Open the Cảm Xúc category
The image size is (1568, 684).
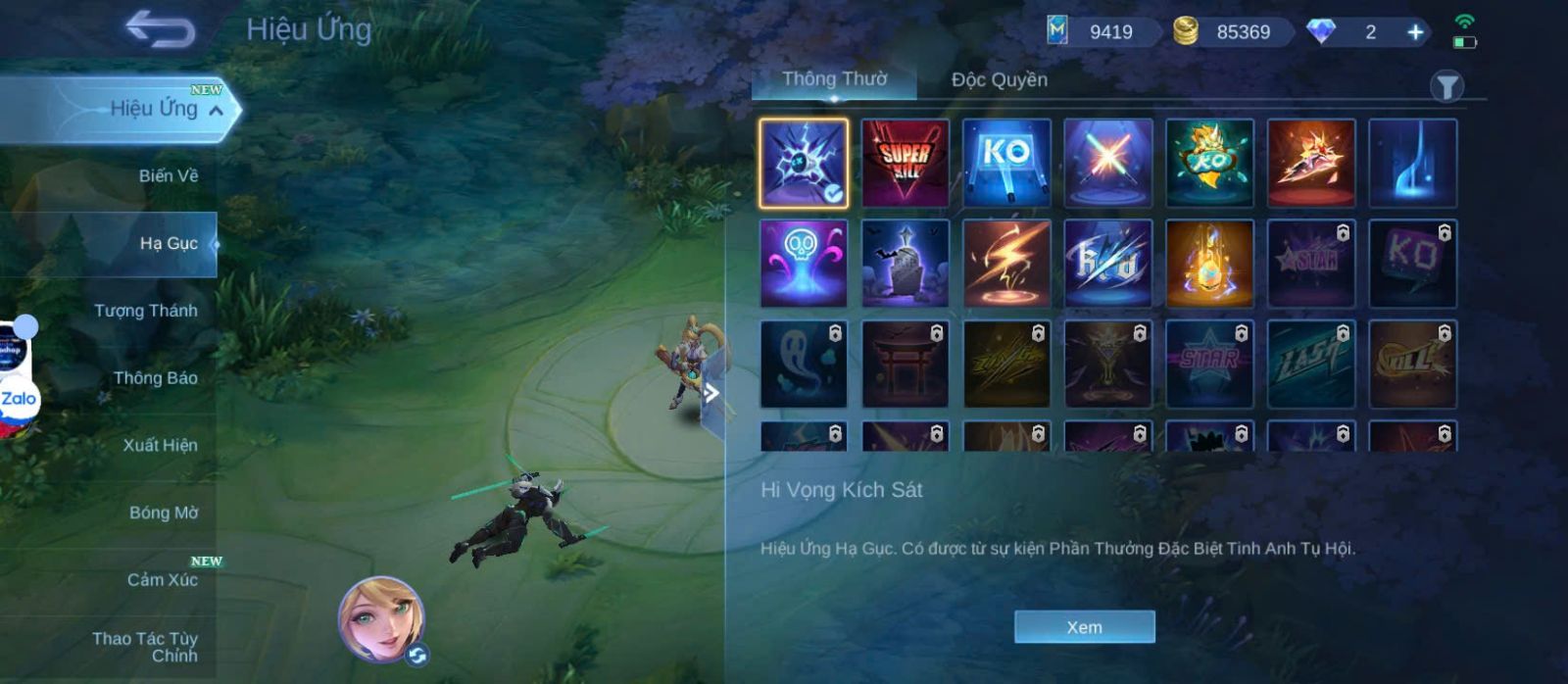point(162,580)
